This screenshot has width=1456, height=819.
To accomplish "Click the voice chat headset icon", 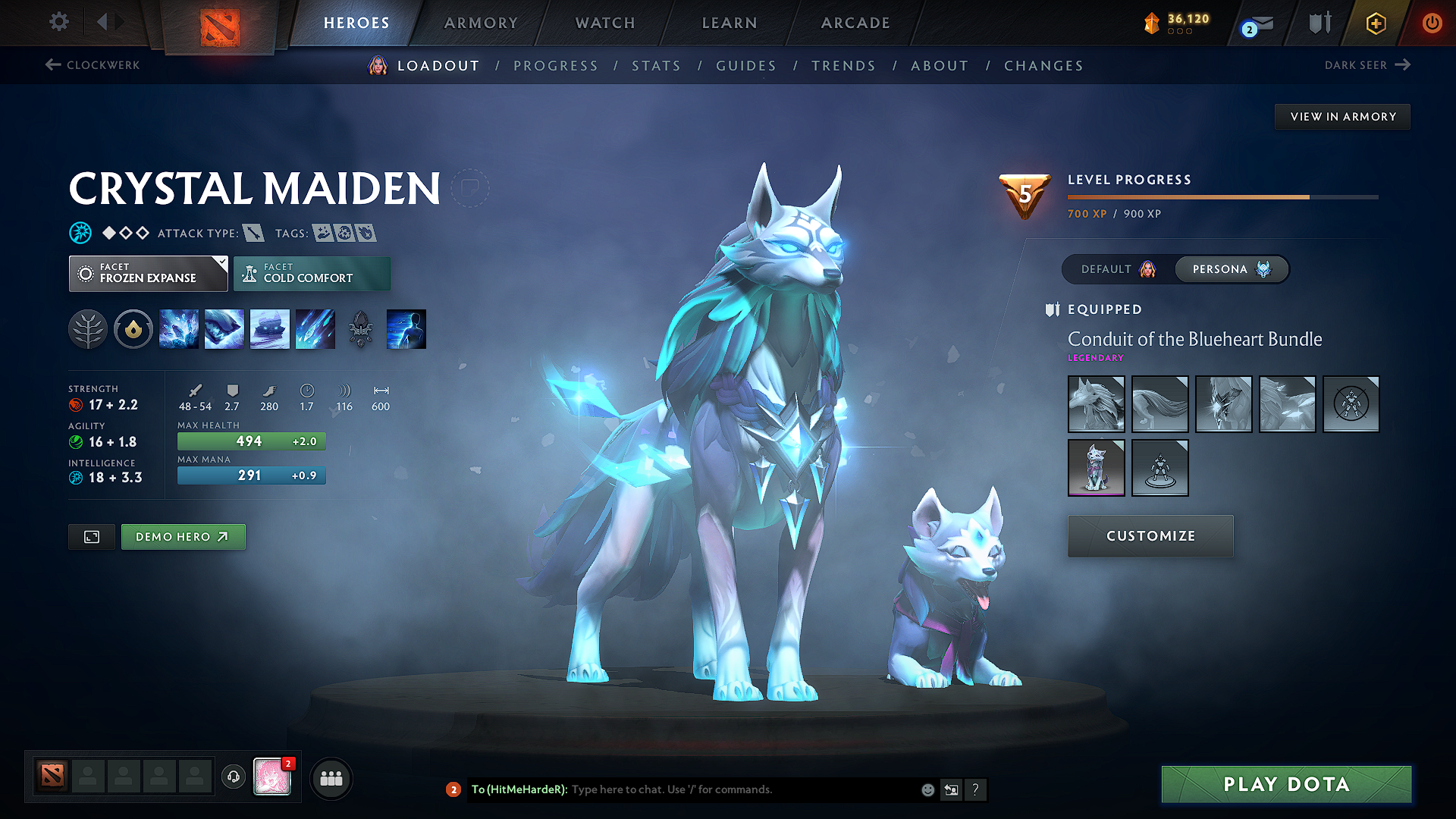I will (x=233, y=778).
